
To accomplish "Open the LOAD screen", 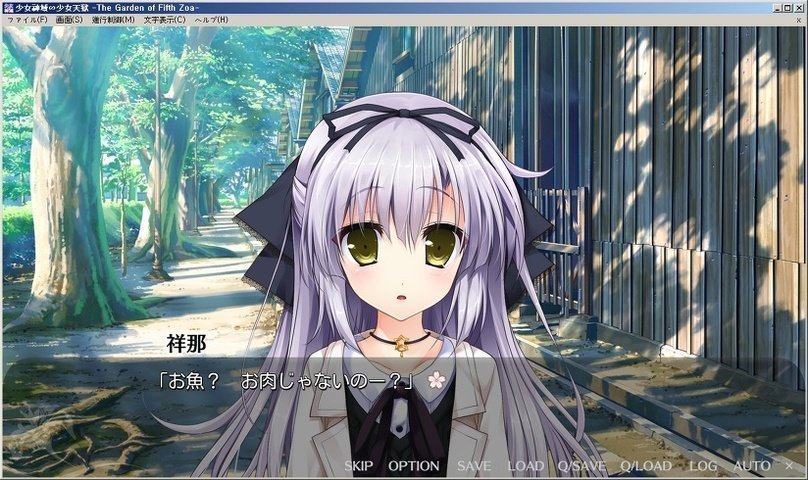I will tap(525, 466).
